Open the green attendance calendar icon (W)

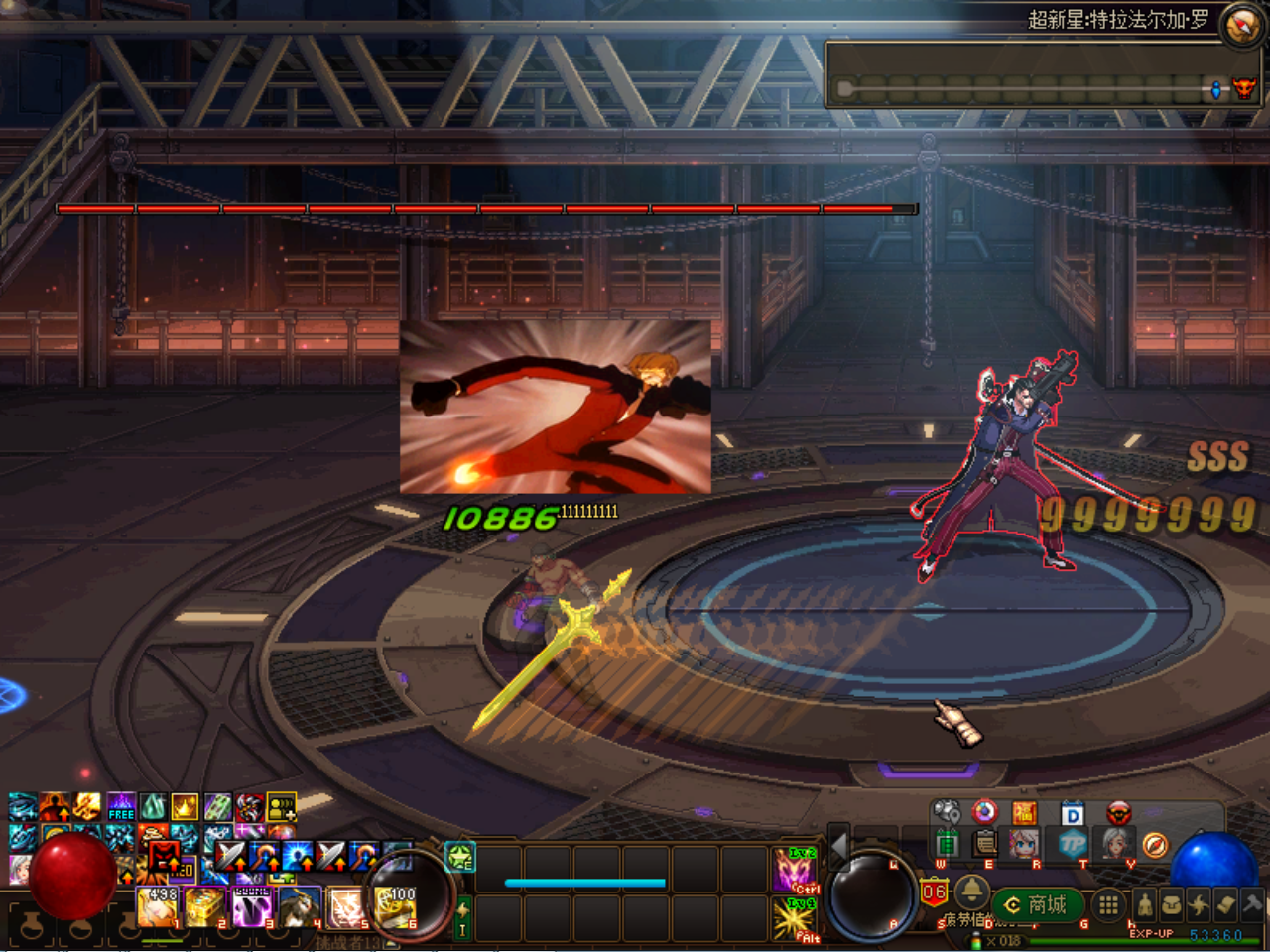[x=946, y=844]
